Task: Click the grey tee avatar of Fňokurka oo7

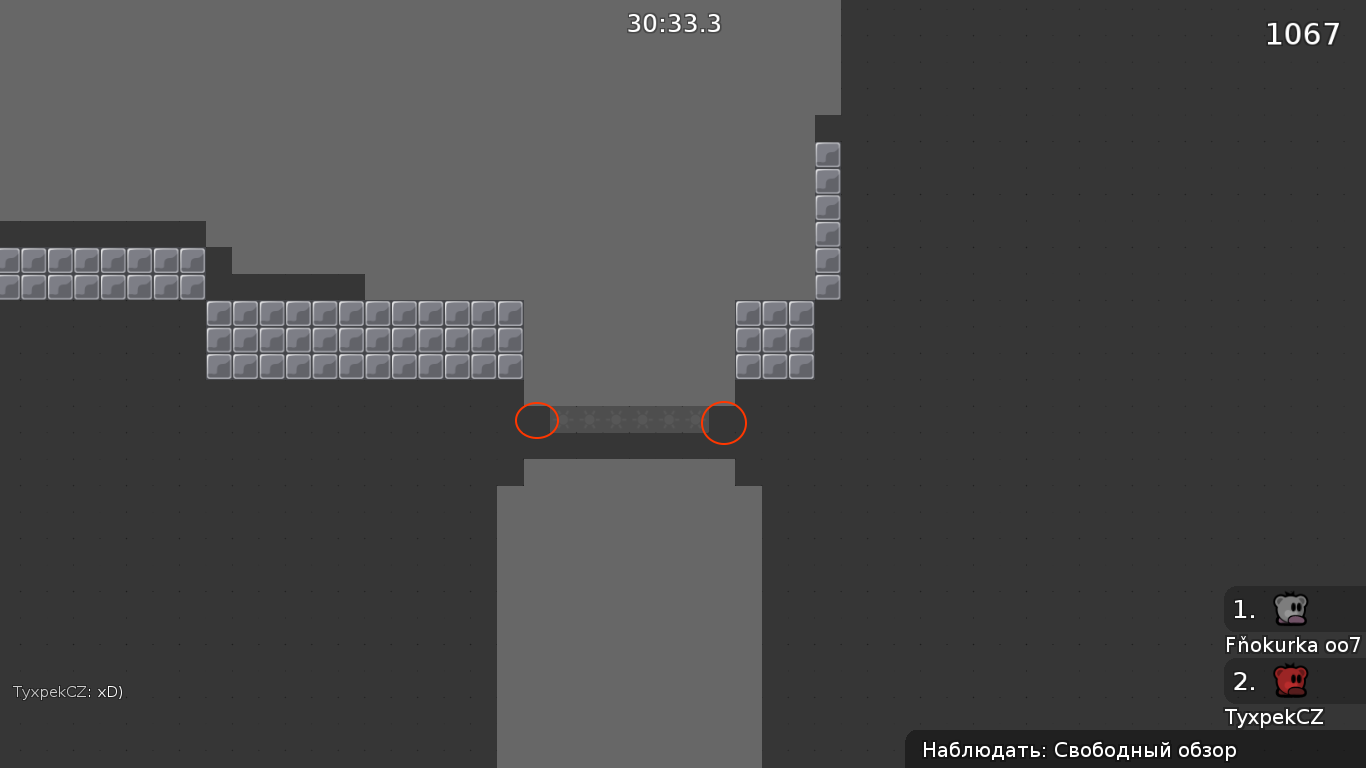Action: point(1289,608)
